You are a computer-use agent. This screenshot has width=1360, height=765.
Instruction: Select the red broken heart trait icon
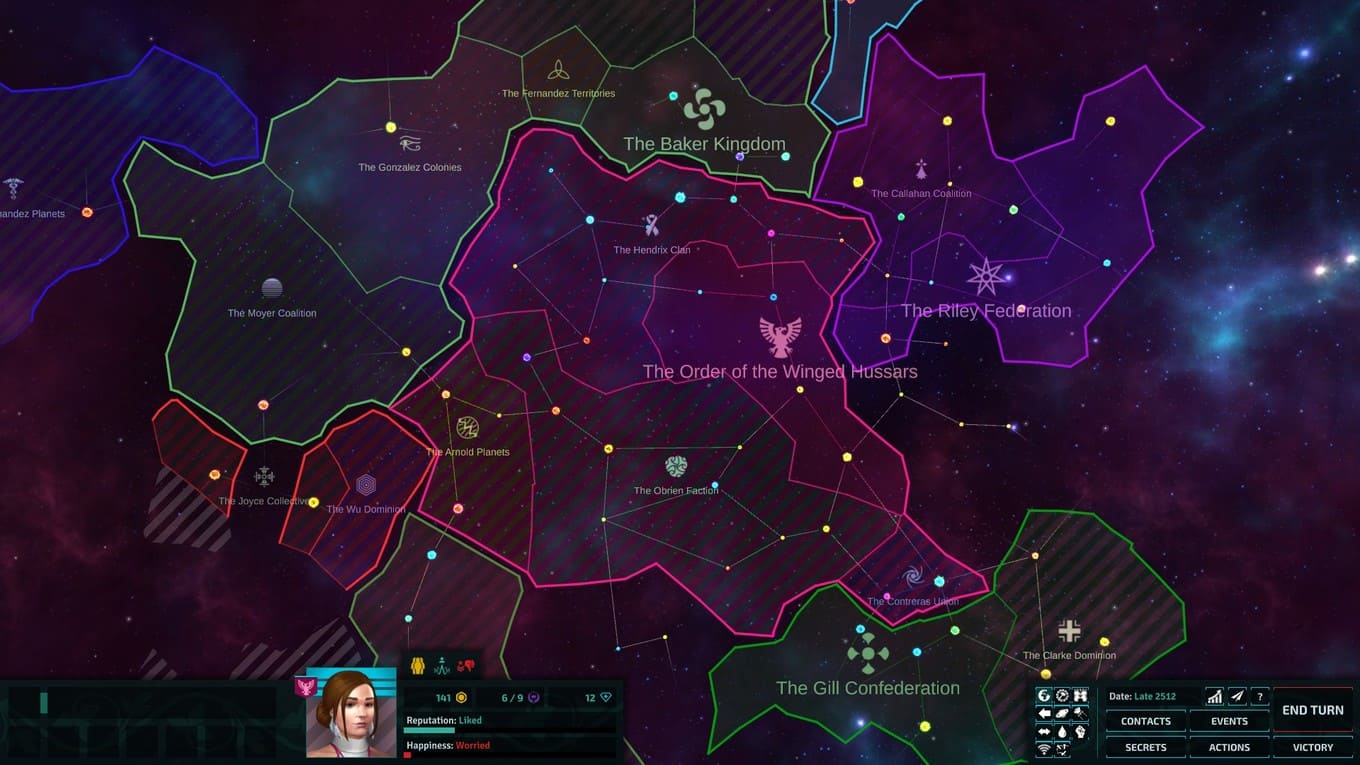click(x=465, y=666)
